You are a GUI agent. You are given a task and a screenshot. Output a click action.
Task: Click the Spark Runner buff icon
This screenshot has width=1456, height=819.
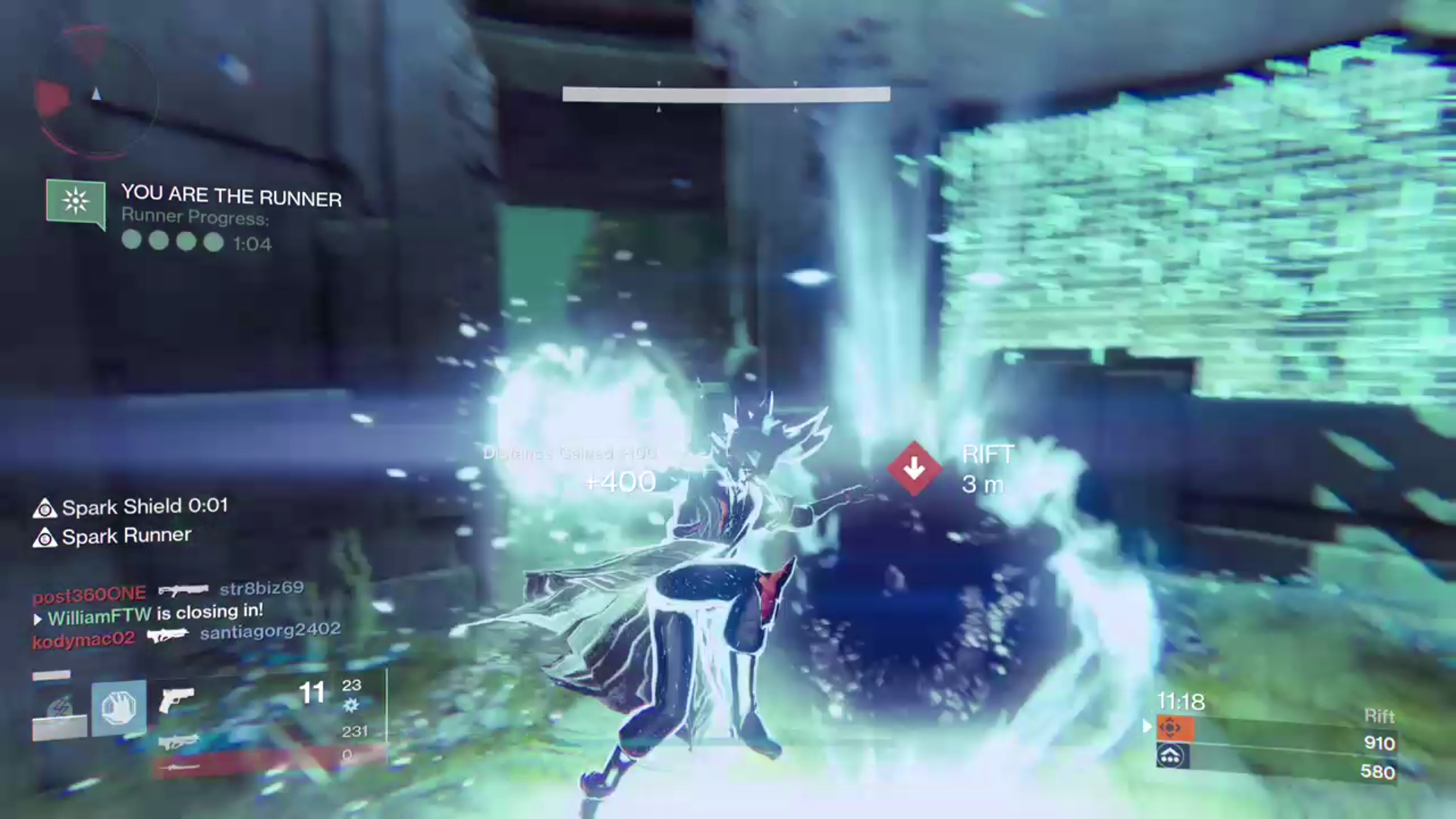45,538
